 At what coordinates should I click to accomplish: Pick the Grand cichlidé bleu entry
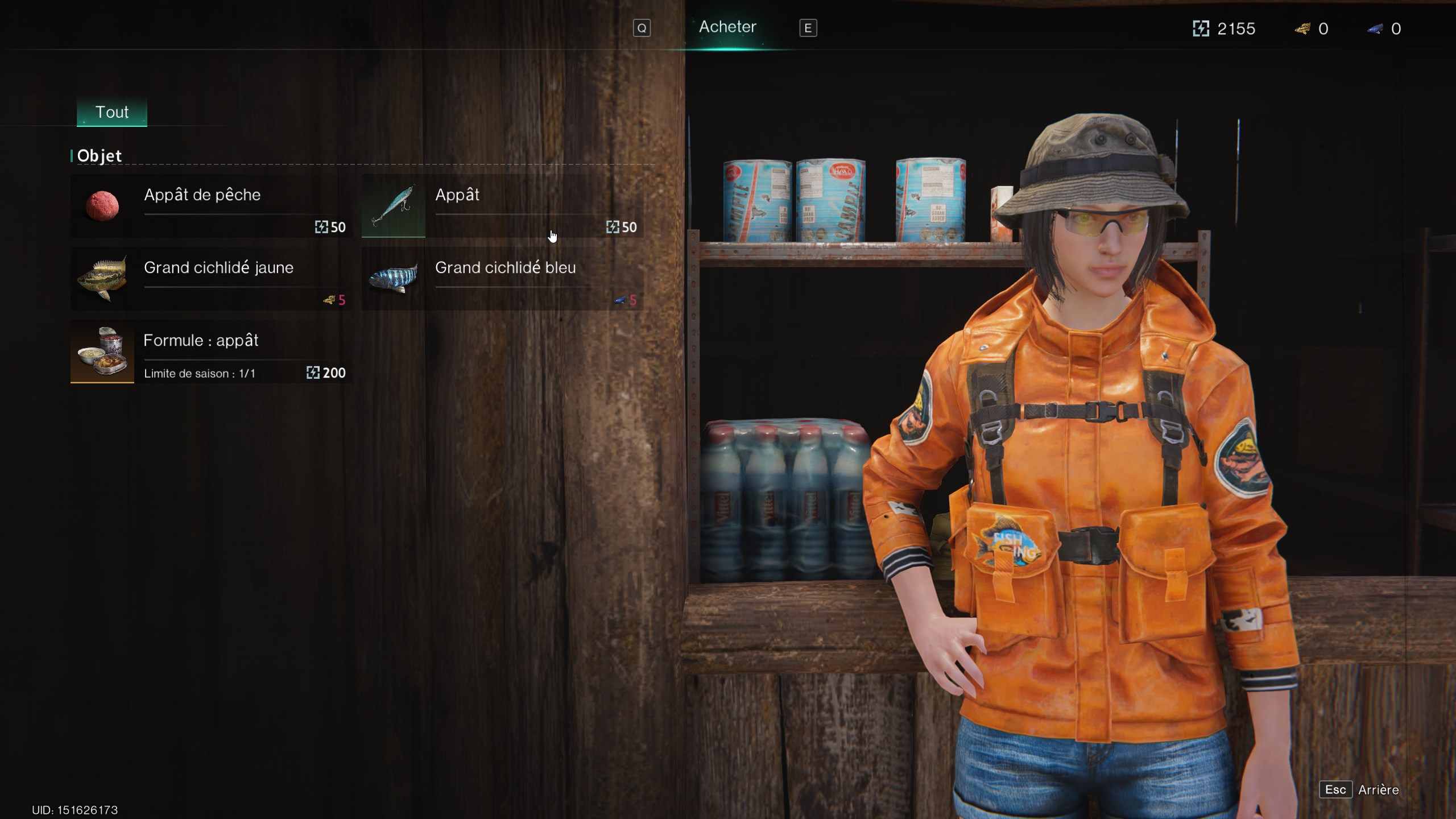click(x=503, y=279)
